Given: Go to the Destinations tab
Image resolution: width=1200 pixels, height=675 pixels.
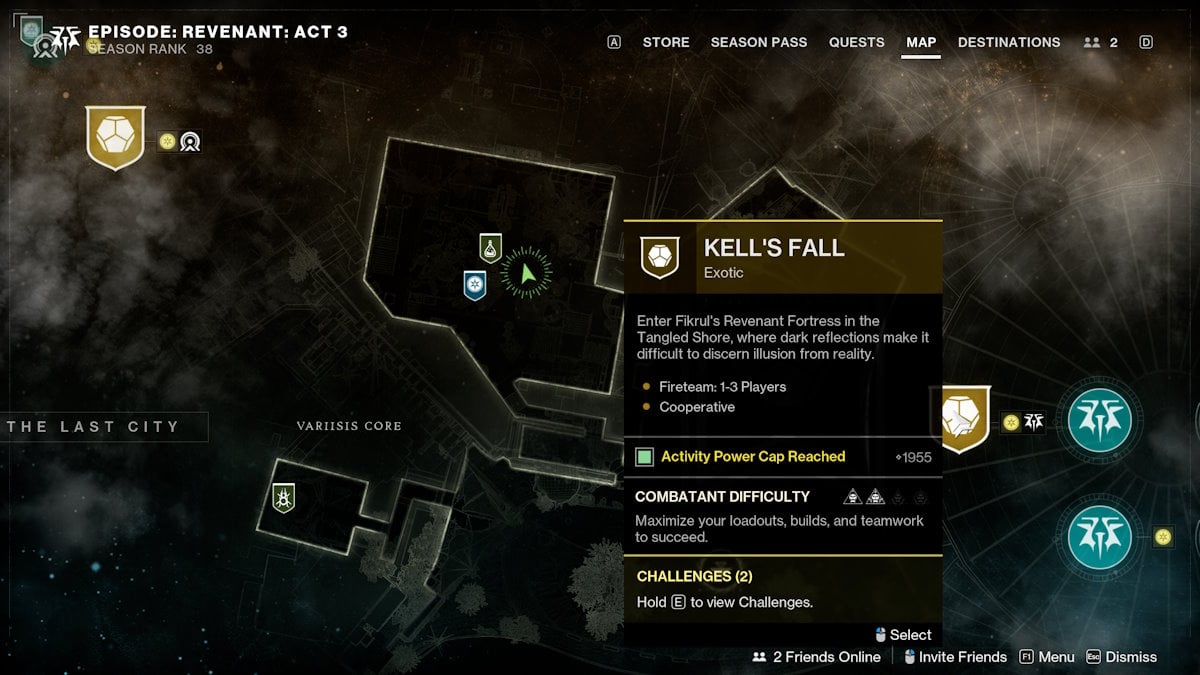Looking at the screenshot, I should coord(1009,42).
